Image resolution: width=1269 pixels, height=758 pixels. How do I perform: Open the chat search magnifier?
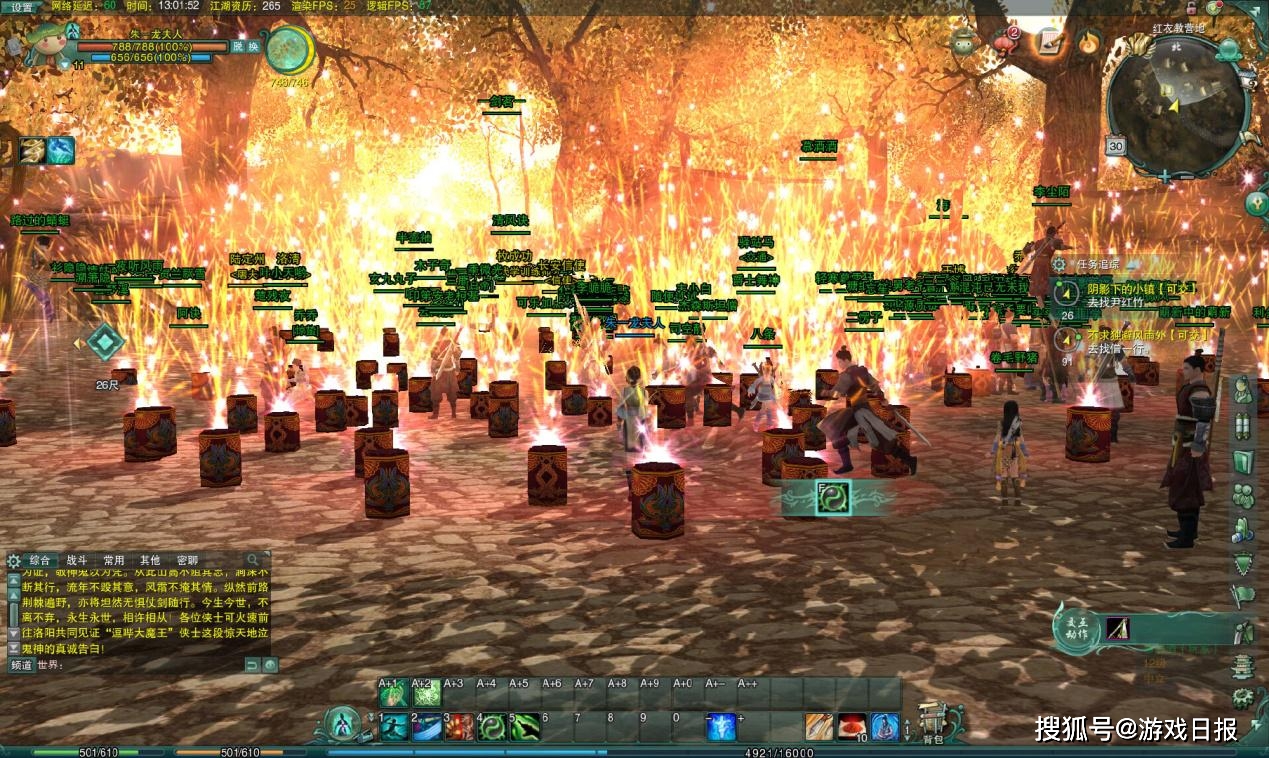254,560
